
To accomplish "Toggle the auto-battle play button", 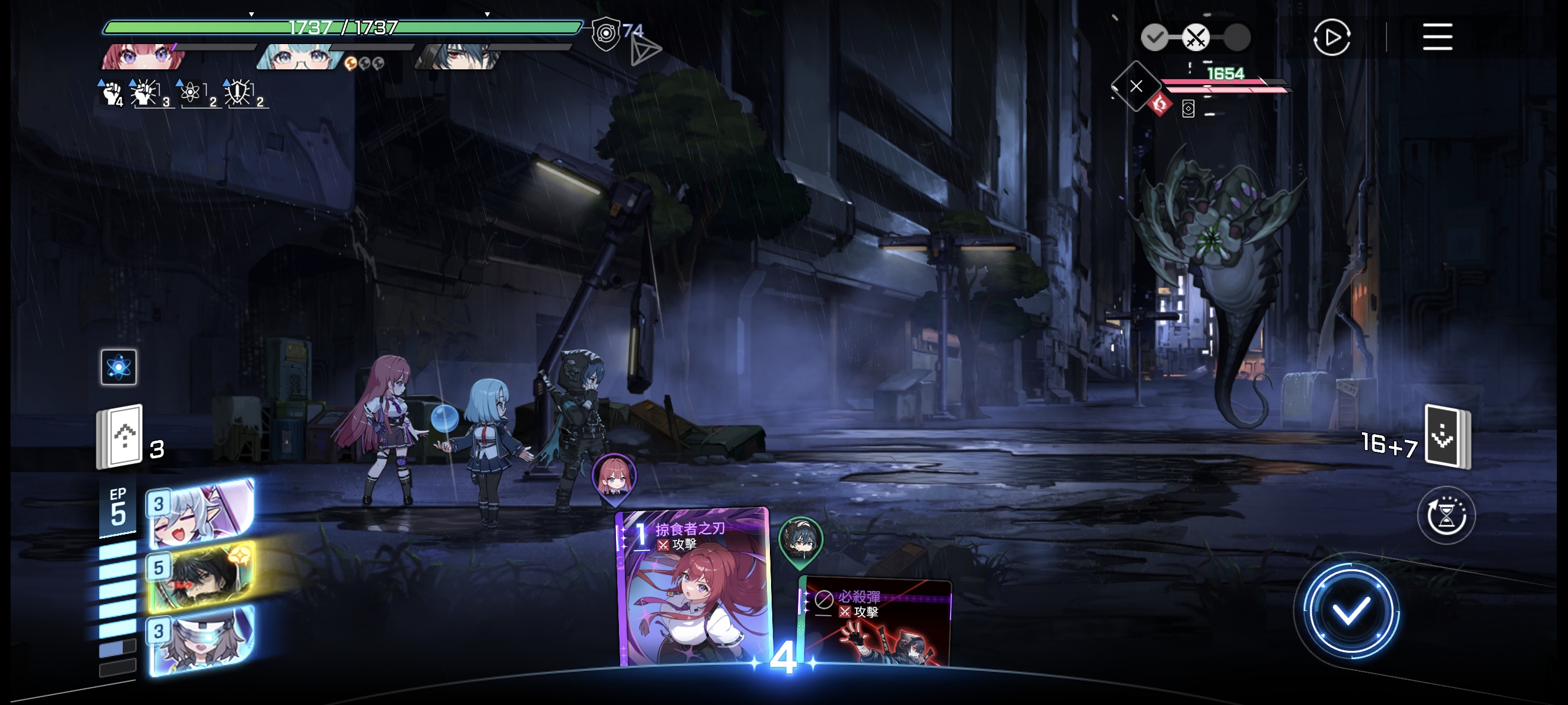I will pyautogui.click(x=1331, y=38).
